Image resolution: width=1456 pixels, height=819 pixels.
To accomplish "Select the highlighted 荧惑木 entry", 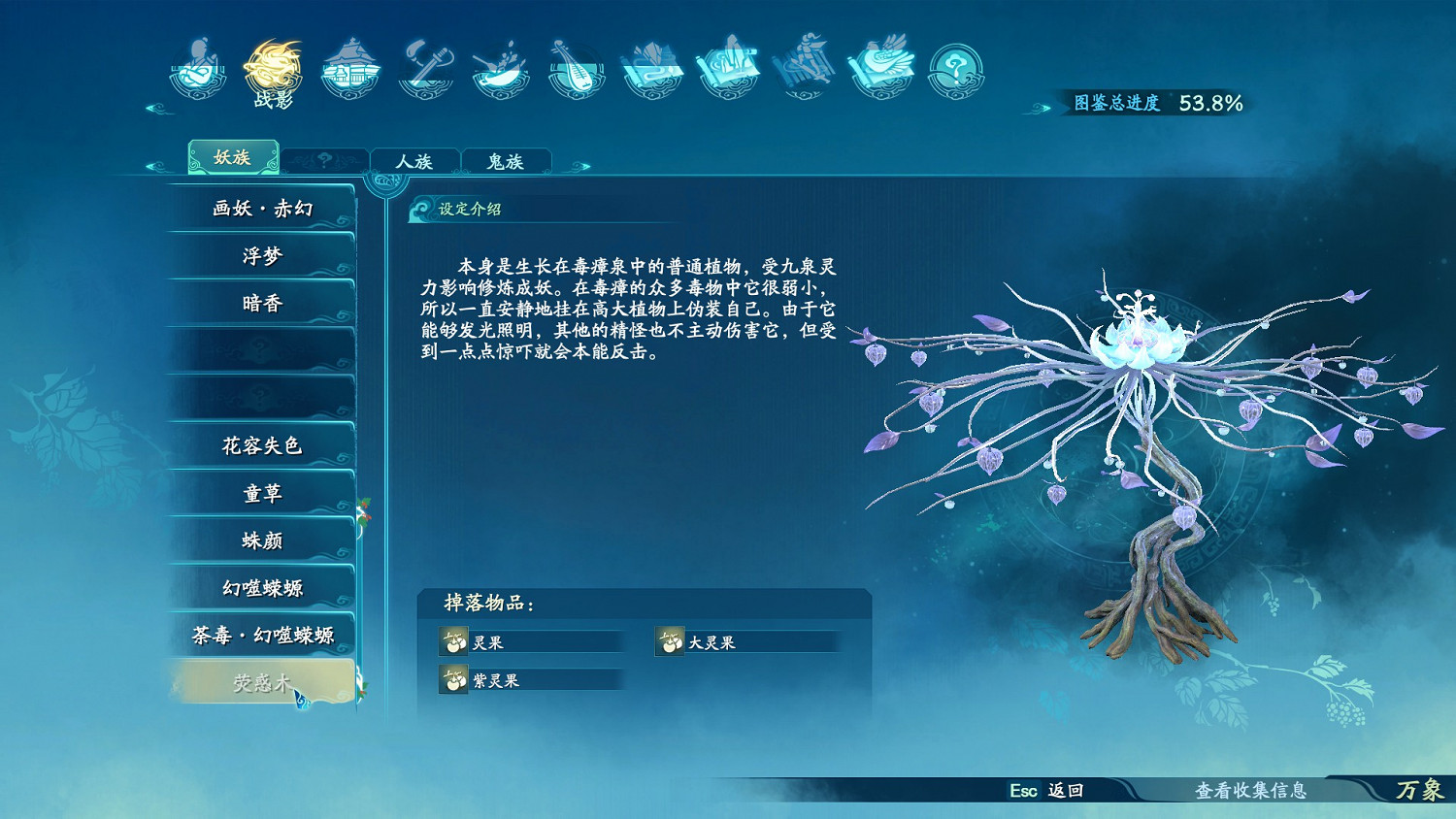I will [260, 681].
